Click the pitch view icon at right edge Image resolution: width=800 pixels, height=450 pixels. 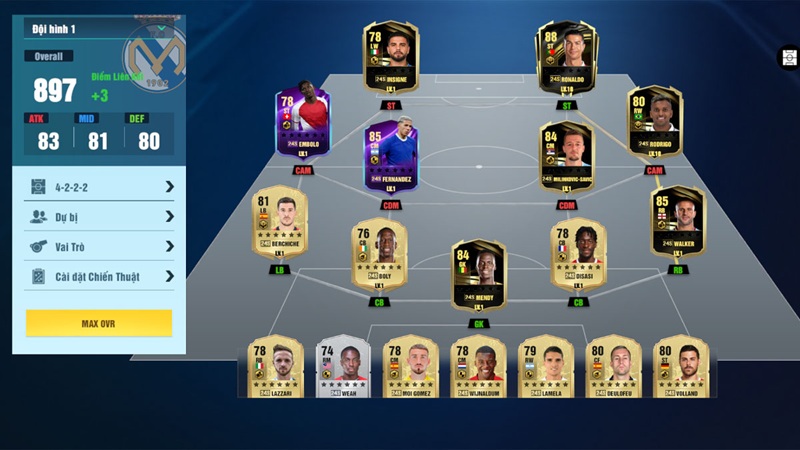(788, 57)
